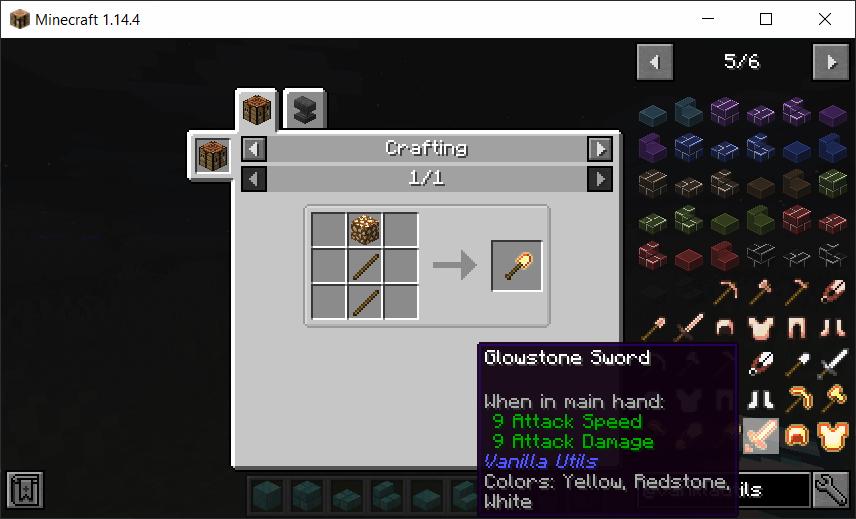Screen dimensions: 856x519
Task: Select the glowstone block ingredient slot
Action: click(x=365, y=231)
